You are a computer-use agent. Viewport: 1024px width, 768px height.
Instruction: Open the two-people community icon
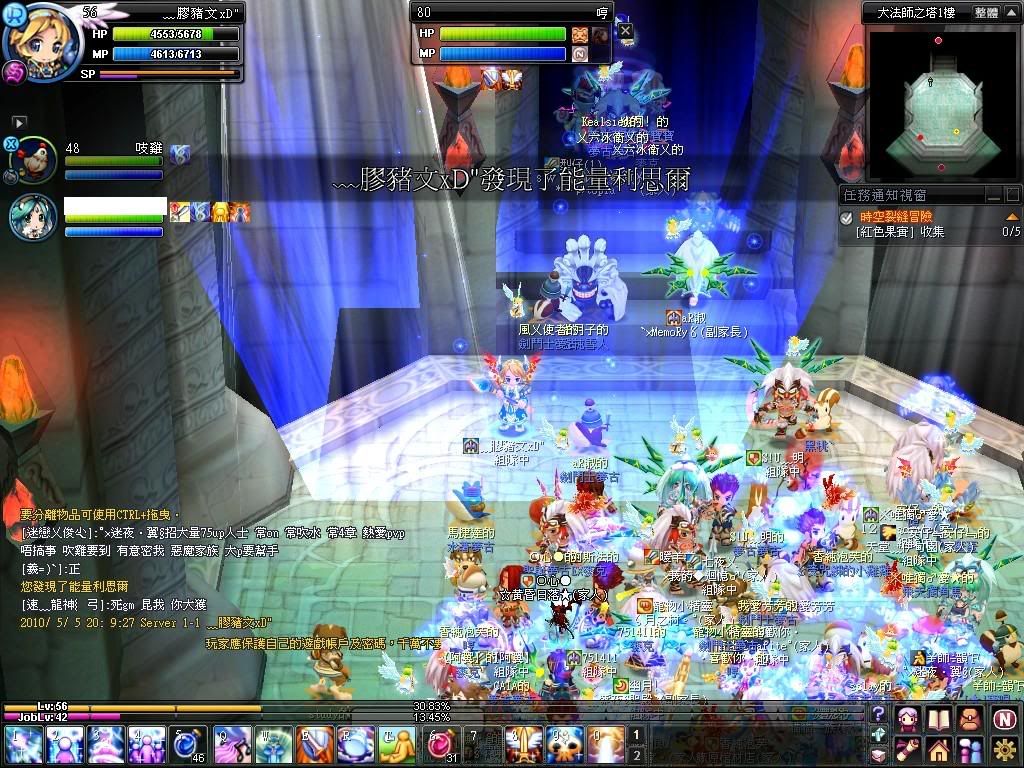969,749
